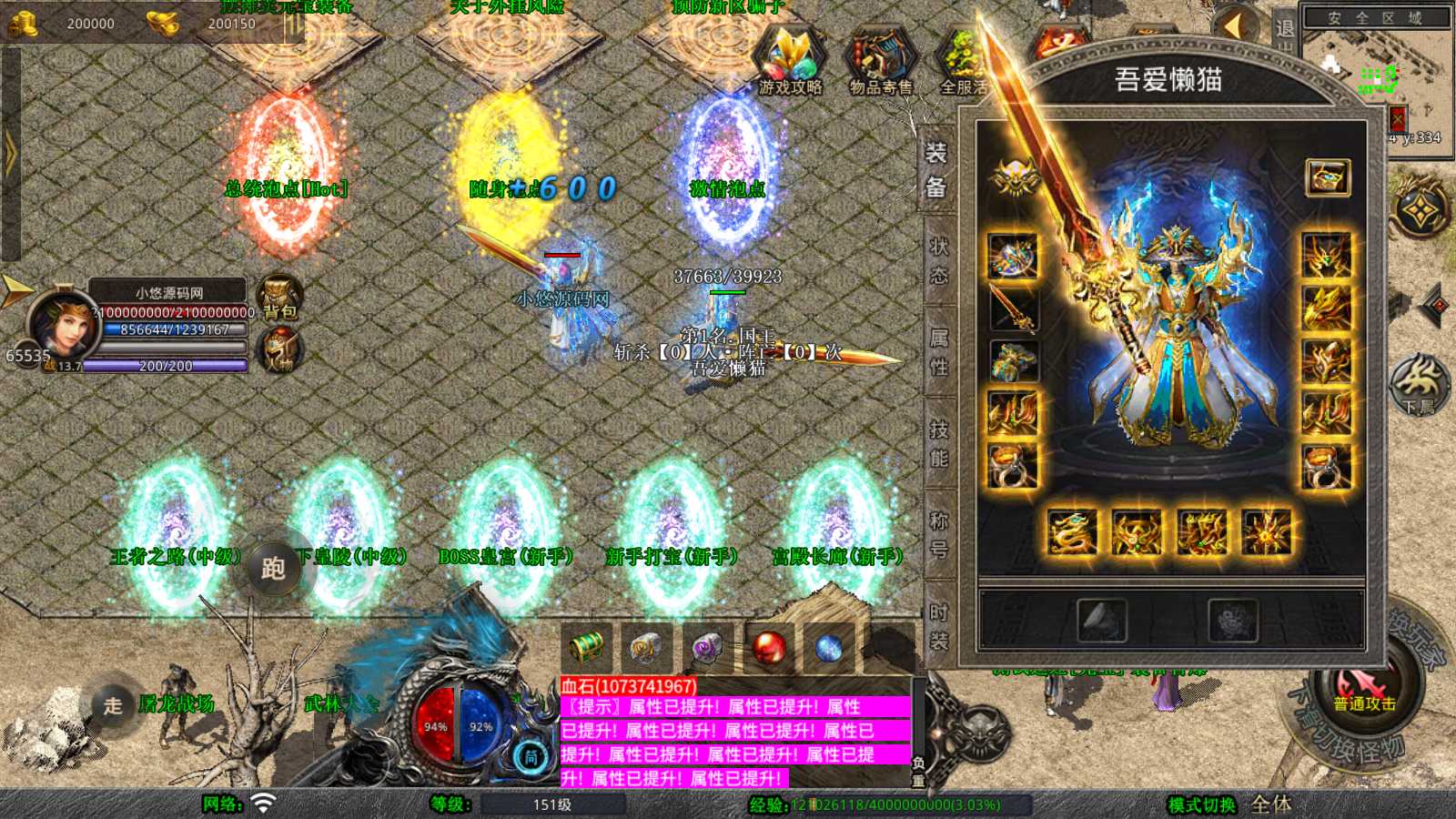This screenshot has width=1456, height=819.
Task: Switch to the 状态 status tab
Action: [x=938, y=261]
